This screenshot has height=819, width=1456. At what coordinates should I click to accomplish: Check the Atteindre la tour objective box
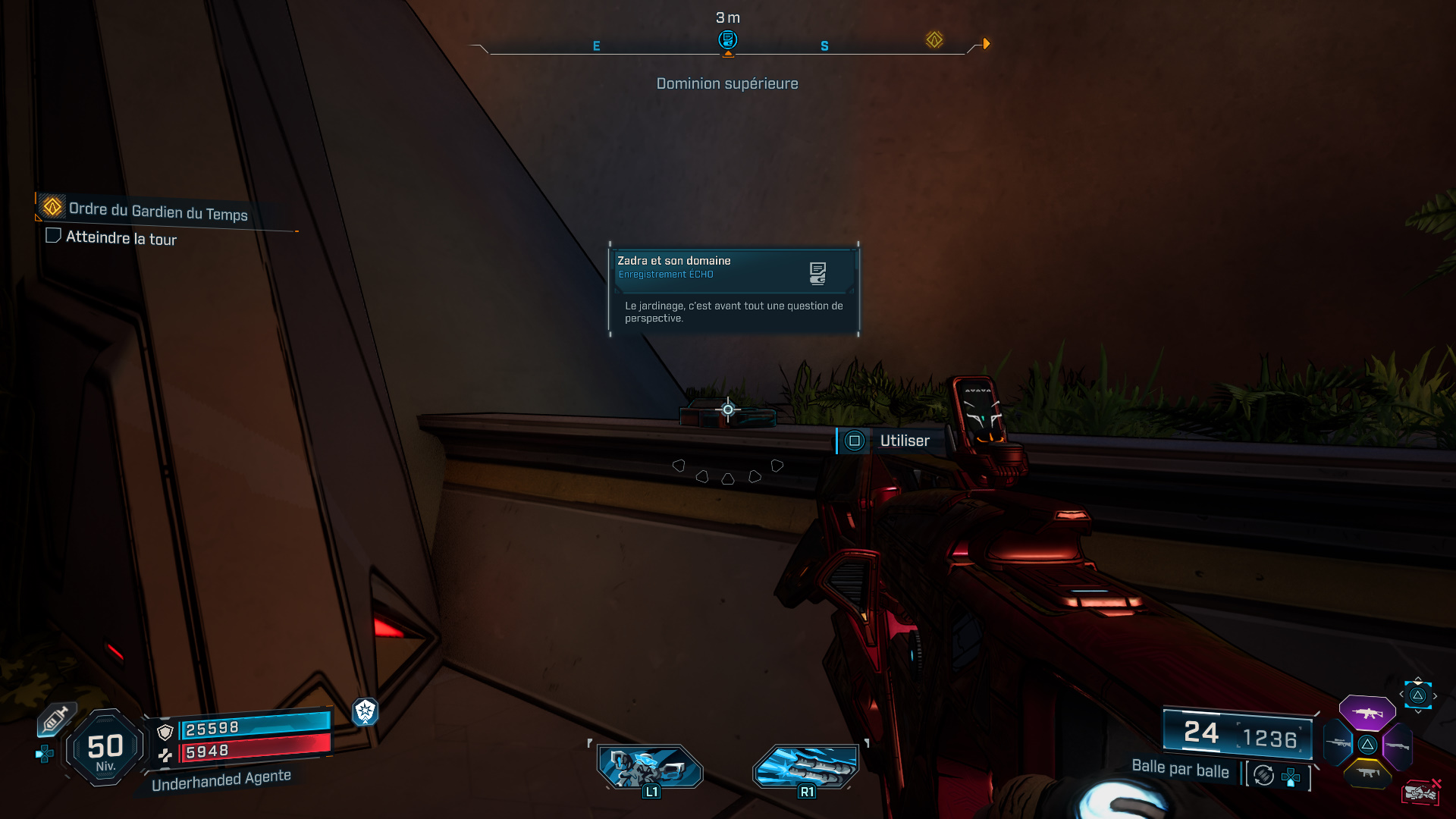(x=53, y=236)
